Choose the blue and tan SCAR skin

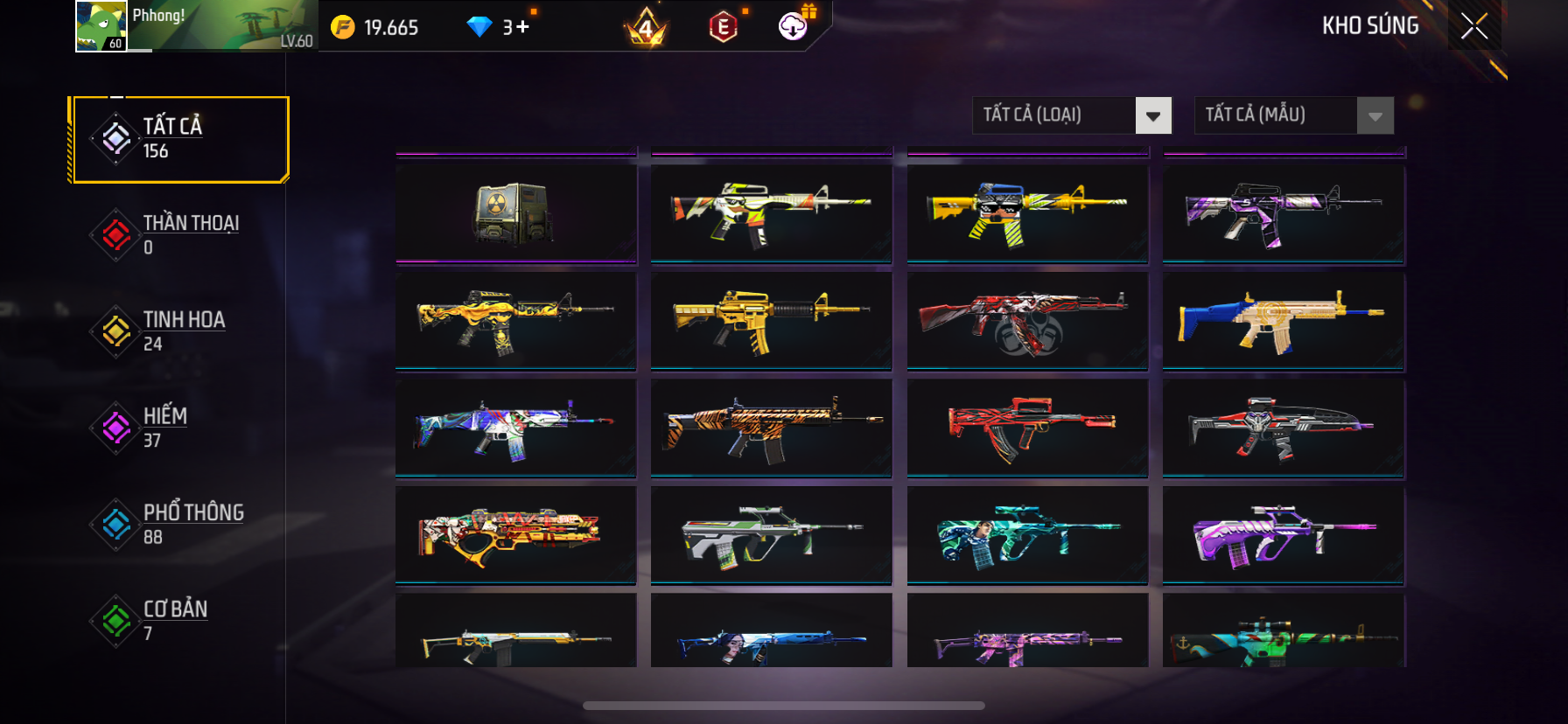click(1283, 320)
